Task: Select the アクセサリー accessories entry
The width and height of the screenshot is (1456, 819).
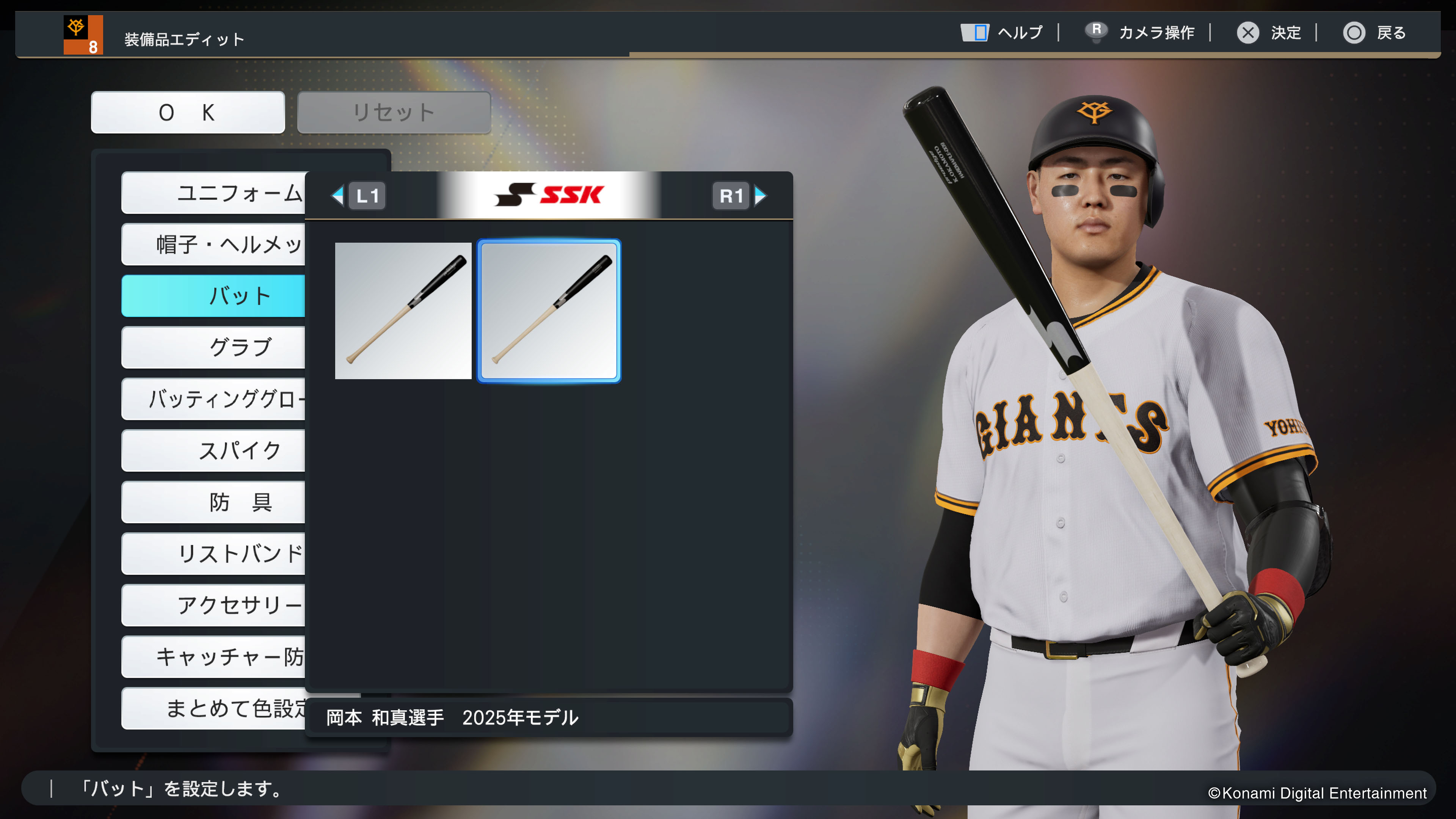Action: pos(213,605)
